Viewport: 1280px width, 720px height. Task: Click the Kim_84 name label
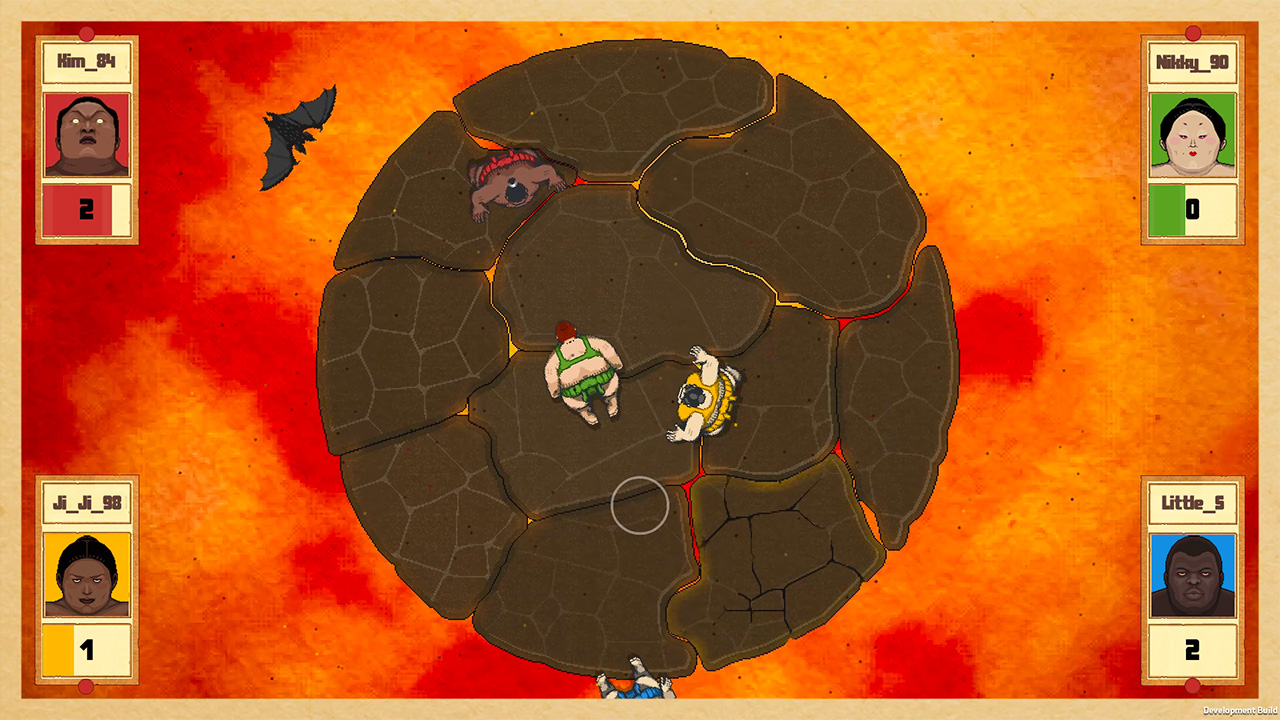[x=86, y=60]
